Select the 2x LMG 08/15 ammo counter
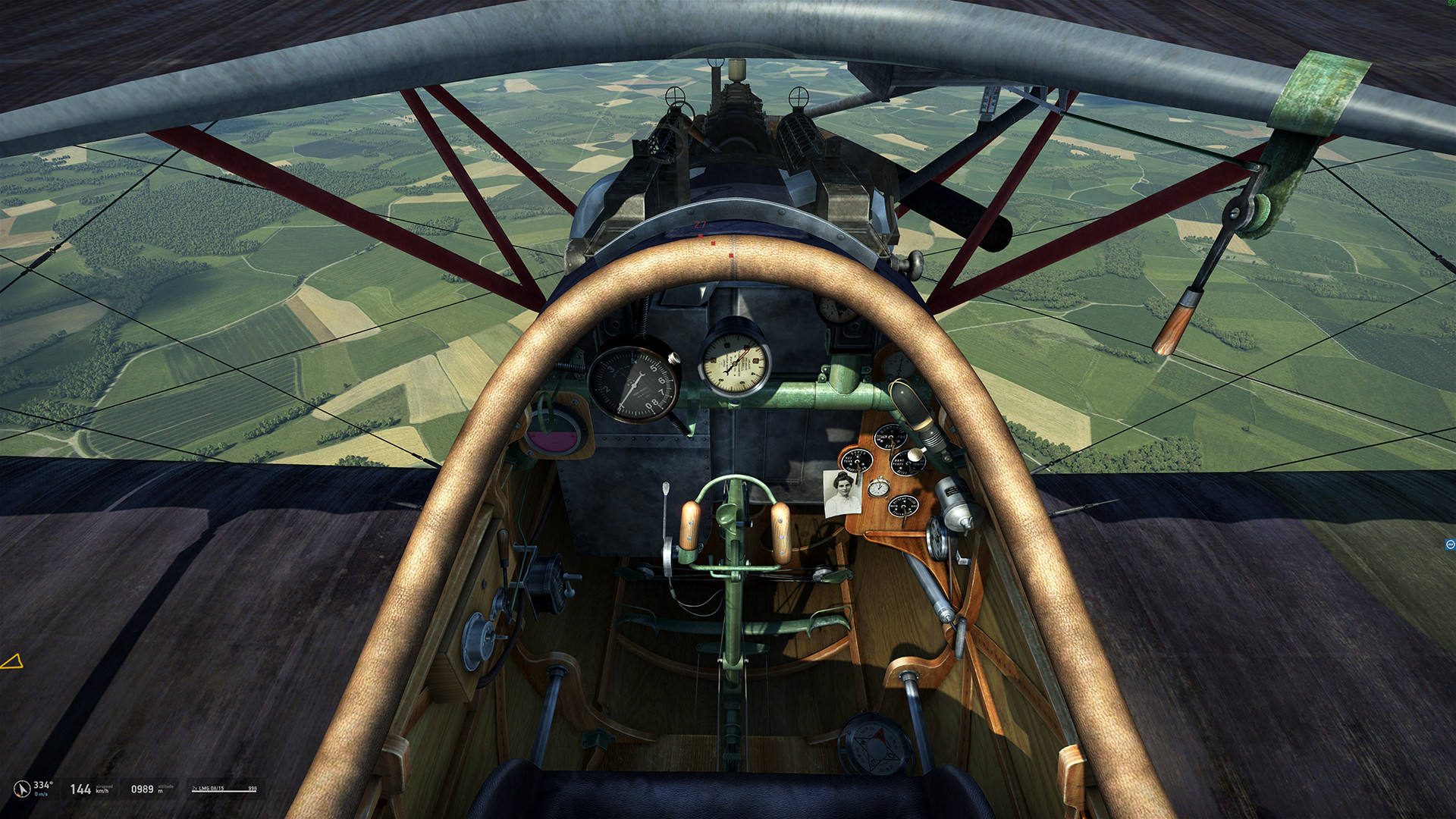1456x819 pixels. point(224,789)
